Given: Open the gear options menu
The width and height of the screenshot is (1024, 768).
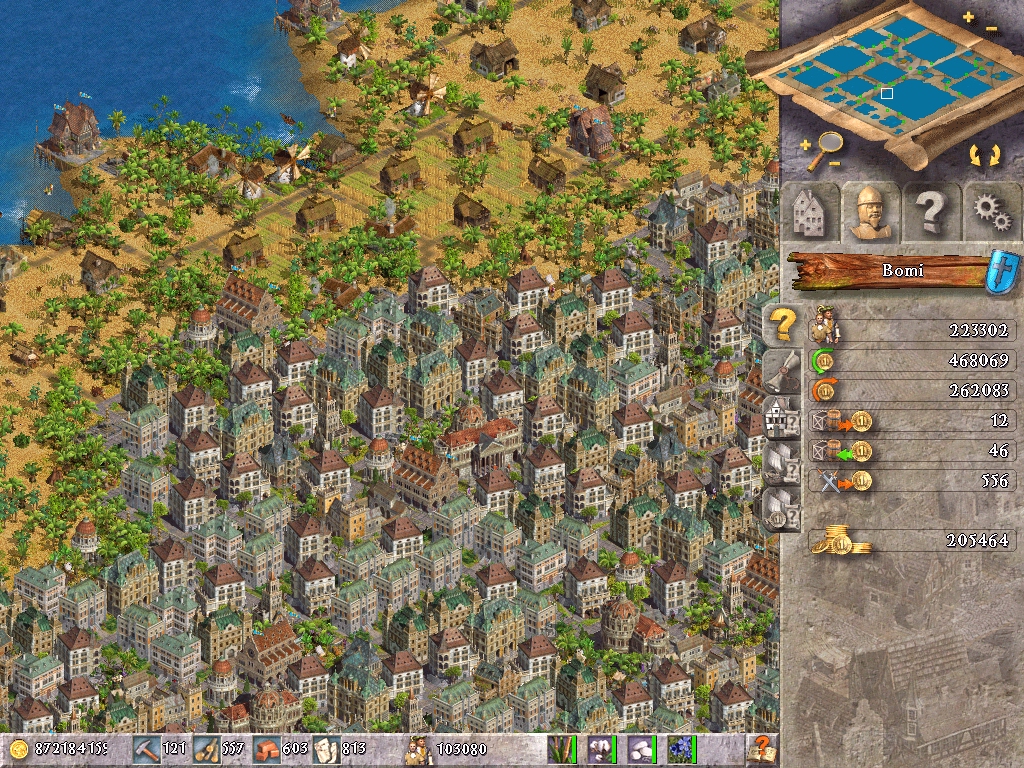Looking at the screenshot, I should tap(990, 212).
